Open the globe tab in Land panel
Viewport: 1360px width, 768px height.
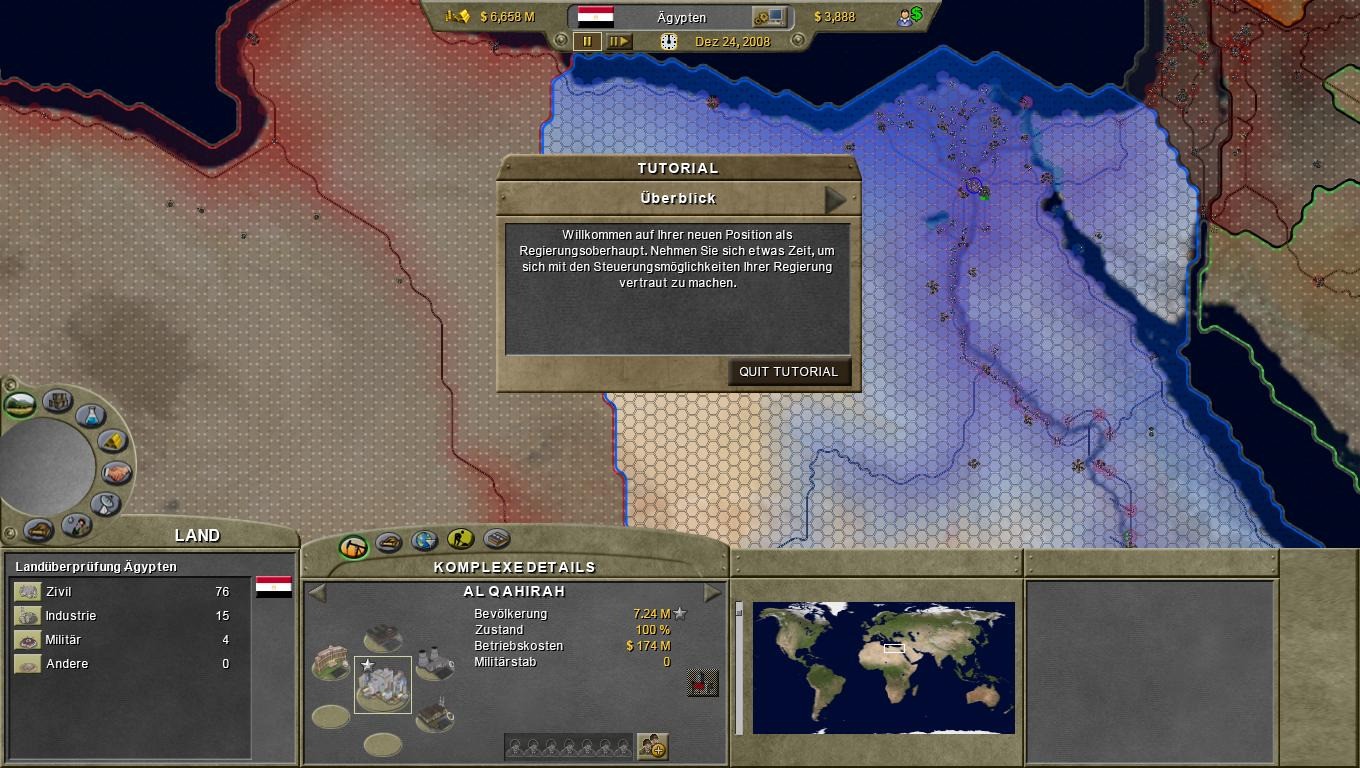click(424, 541)
